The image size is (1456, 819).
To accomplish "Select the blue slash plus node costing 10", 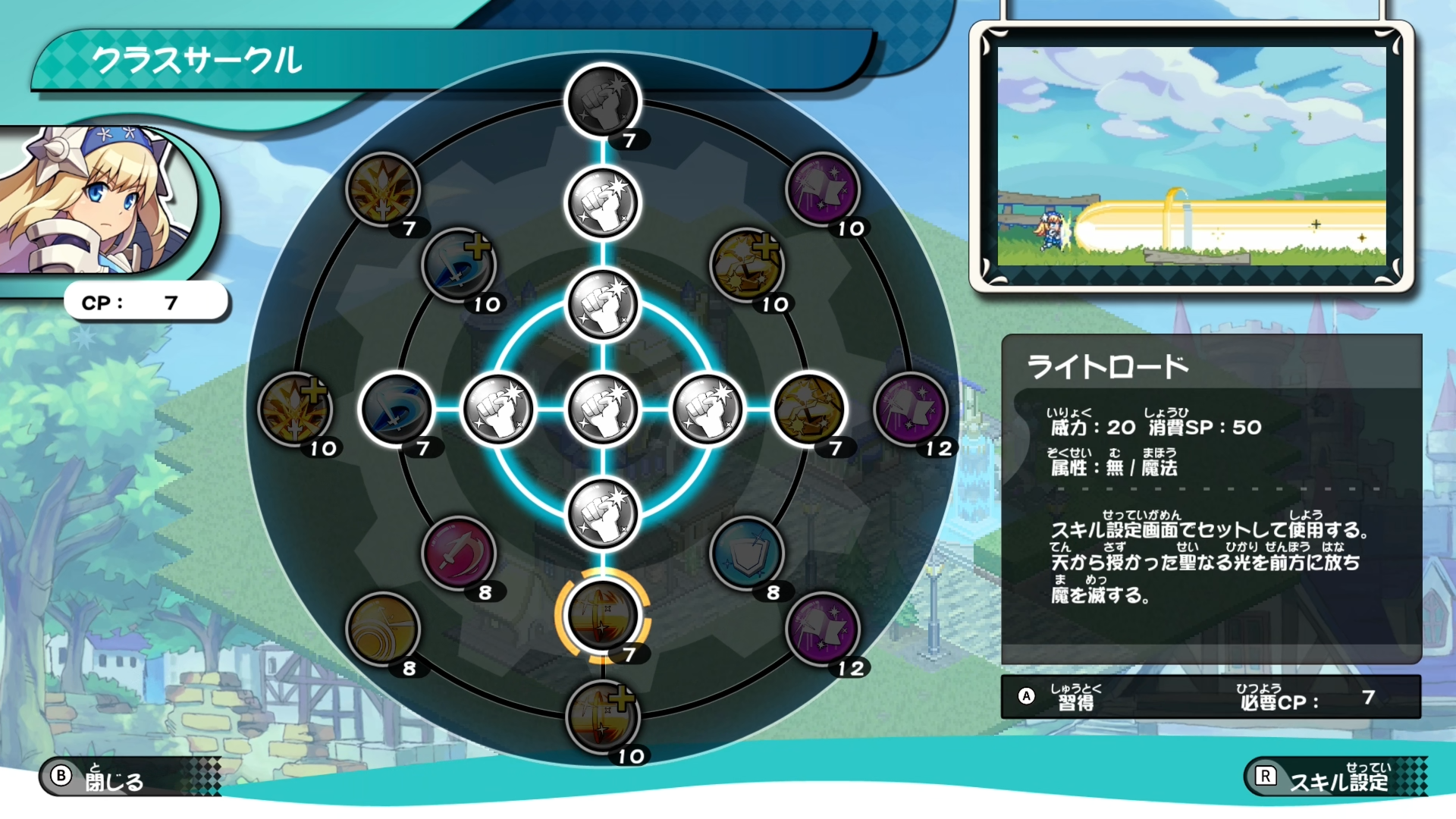I will [458, 265].
